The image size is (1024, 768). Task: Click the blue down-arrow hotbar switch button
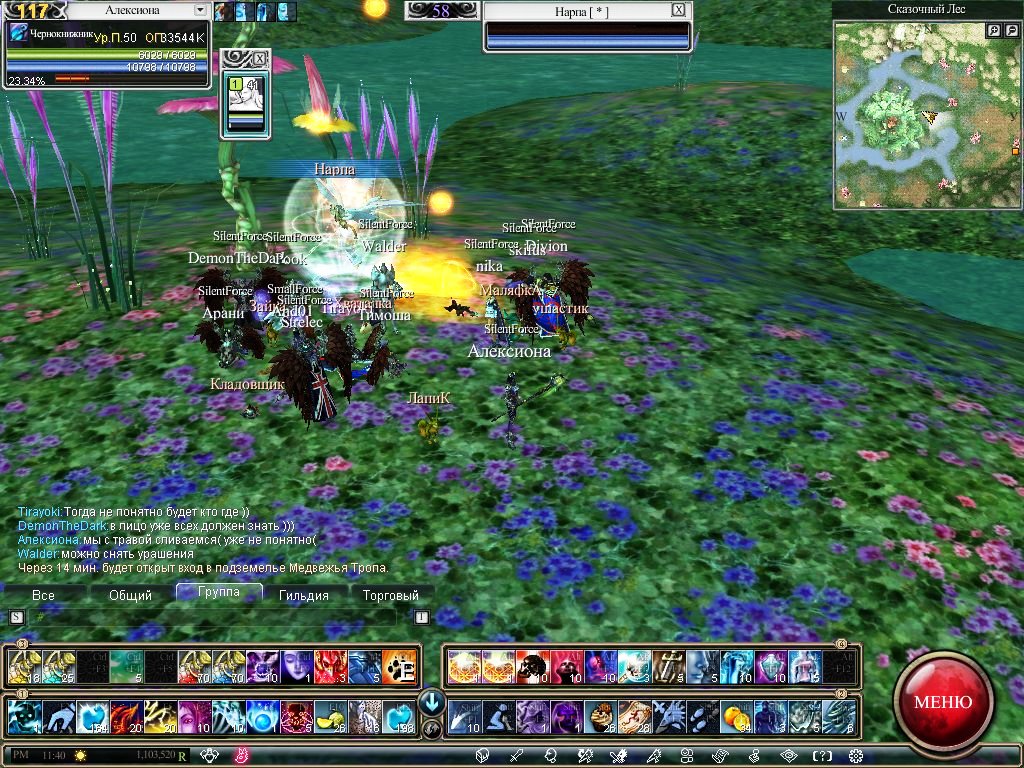click(431, 701)
